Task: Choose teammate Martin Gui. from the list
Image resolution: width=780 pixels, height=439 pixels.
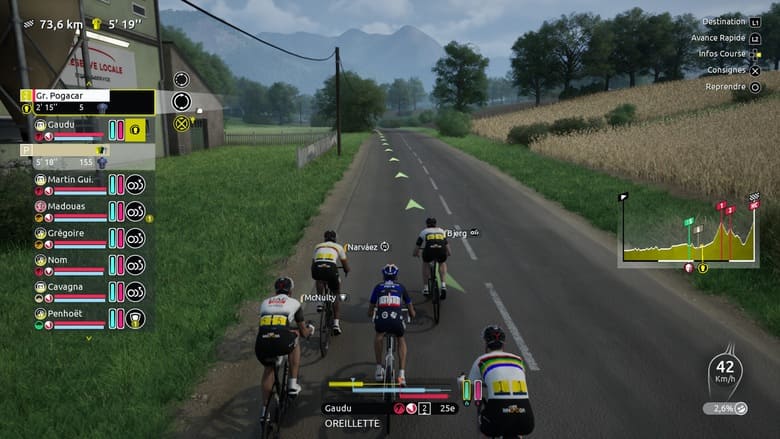Action: (70, 180)
